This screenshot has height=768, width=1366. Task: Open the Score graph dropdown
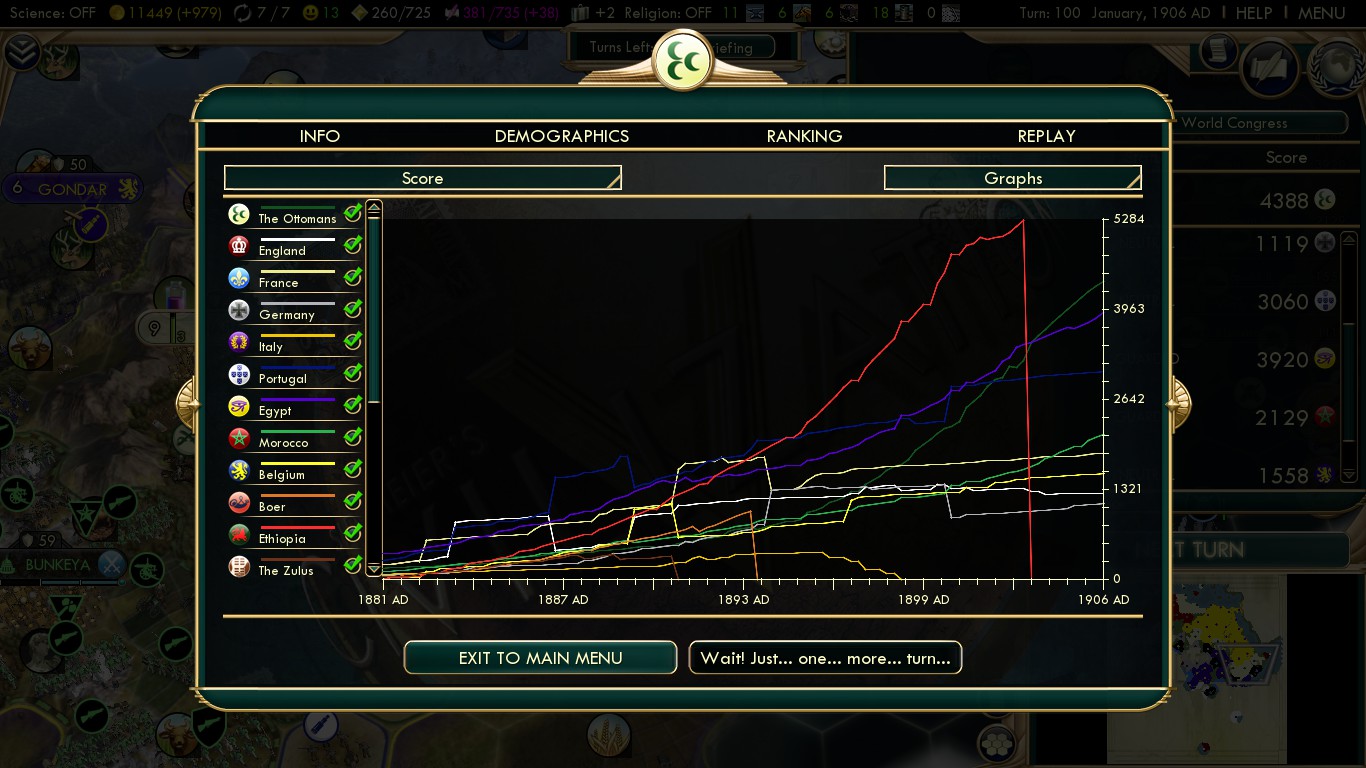click(x=422, y=178)
